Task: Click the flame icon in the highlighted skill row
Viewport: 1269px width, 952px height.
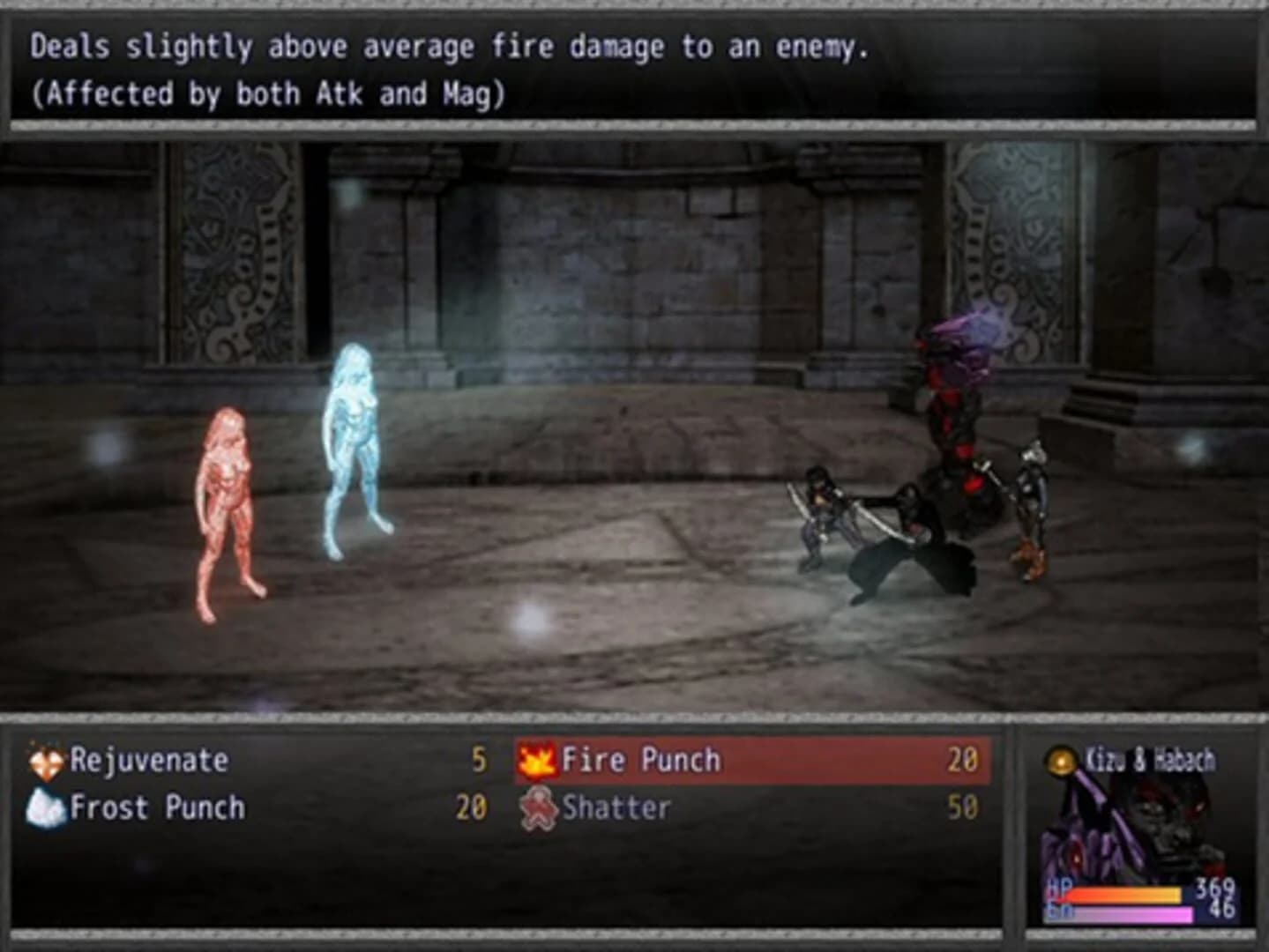Action: pos(537,760)
